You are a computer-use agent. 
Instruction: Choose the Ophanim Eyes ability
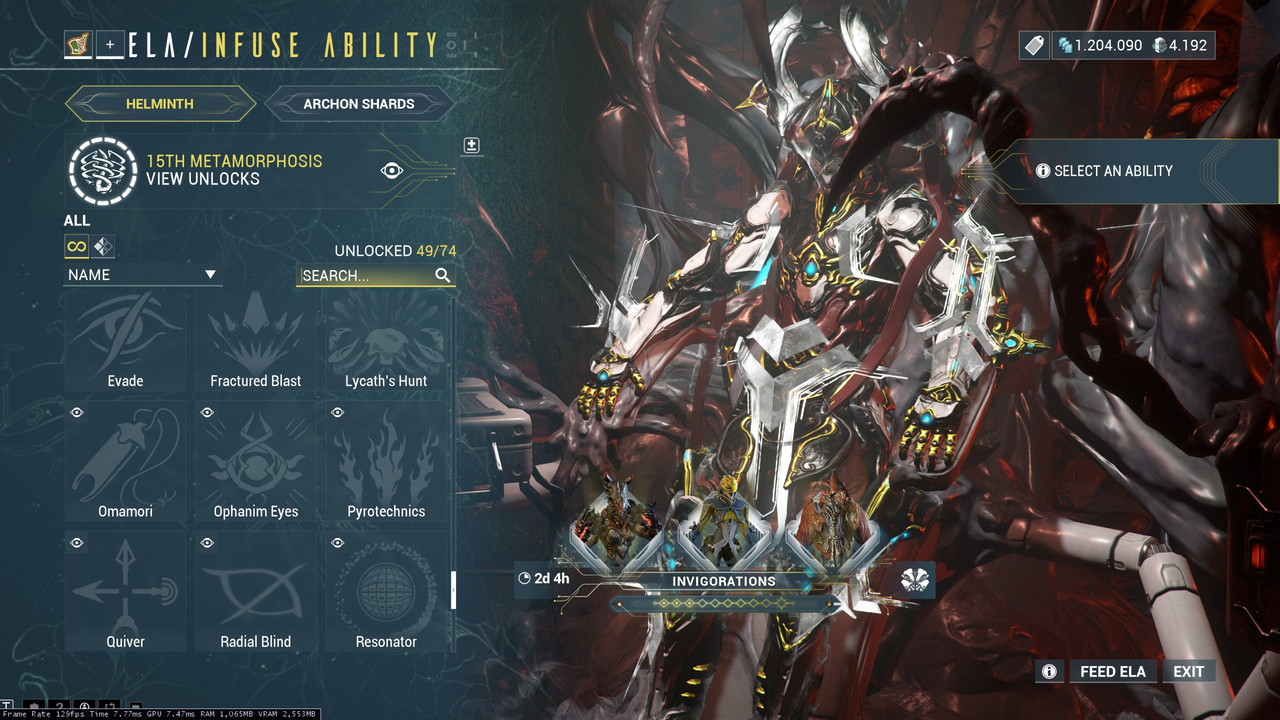coord(256,463)
